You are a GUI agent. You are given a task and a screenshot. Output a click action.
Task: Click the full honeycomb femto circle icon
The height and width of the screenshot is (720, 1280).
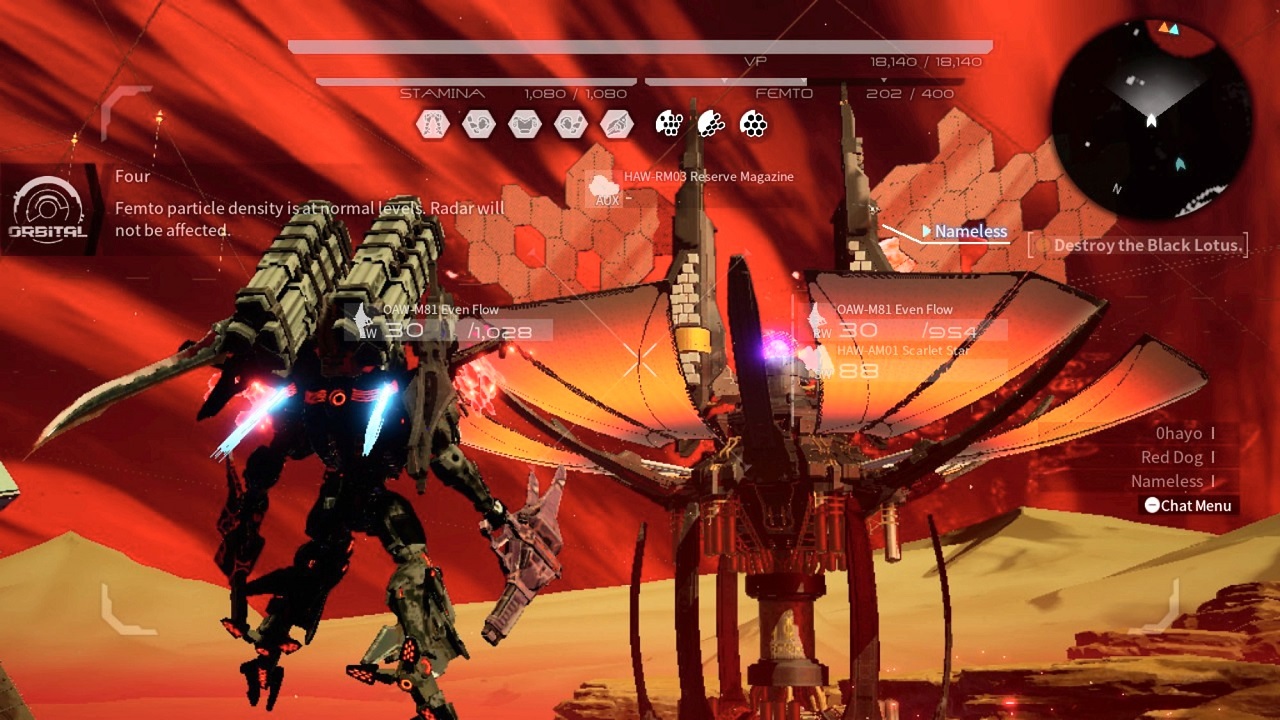[x=753, y=124]
